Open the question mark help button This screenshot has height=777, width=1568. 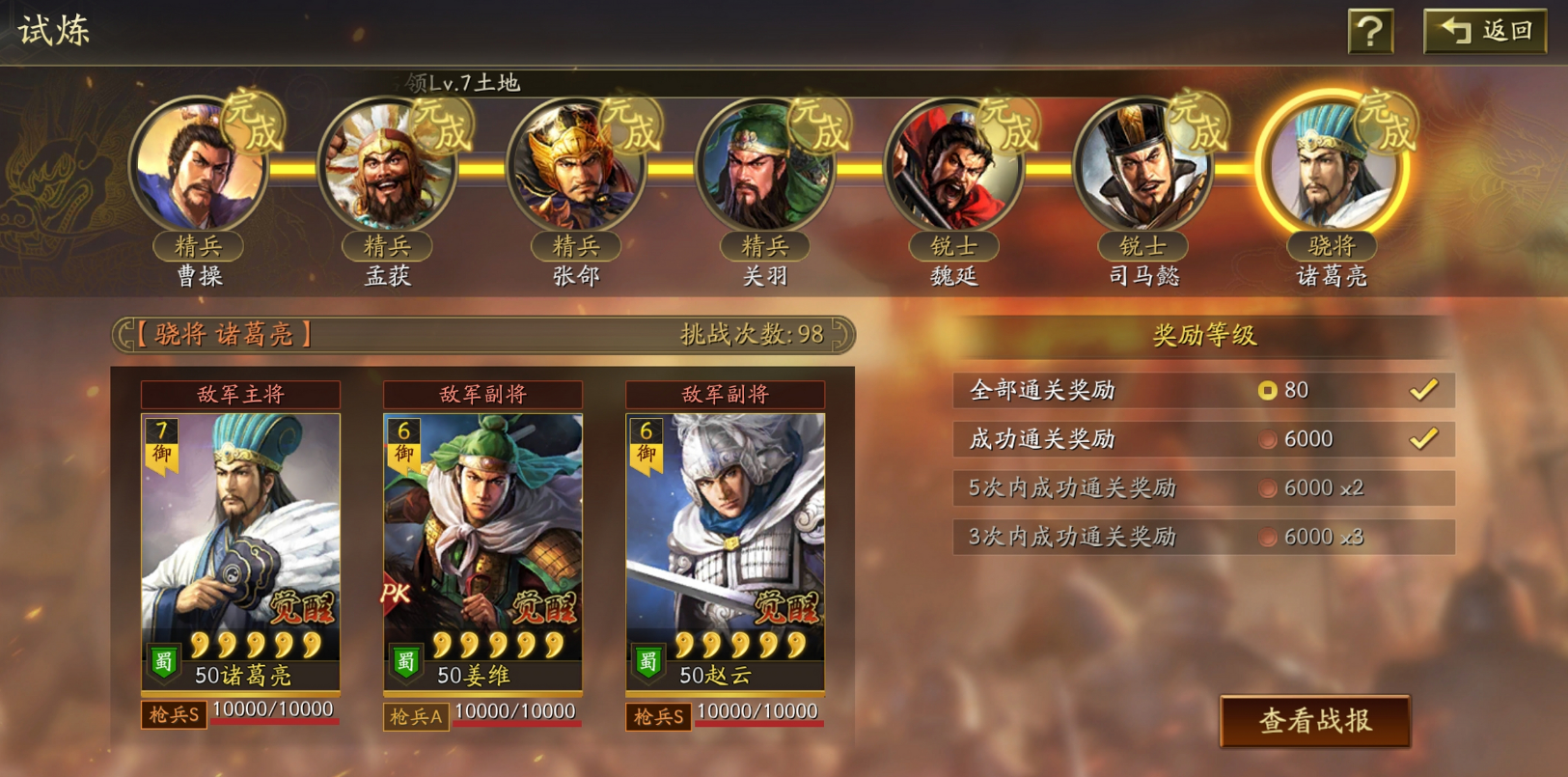pyautogui.click(x=1370, y=32)
